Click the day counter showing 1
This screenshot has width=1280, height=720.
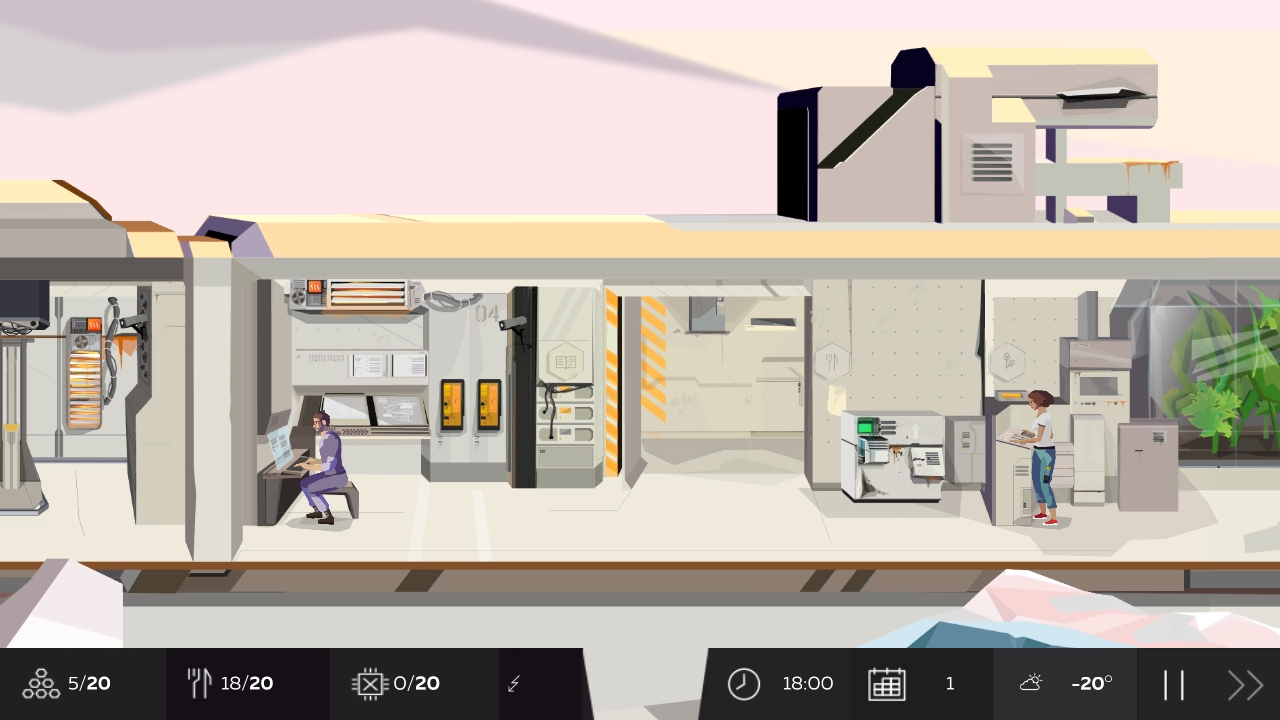[950, 683]
